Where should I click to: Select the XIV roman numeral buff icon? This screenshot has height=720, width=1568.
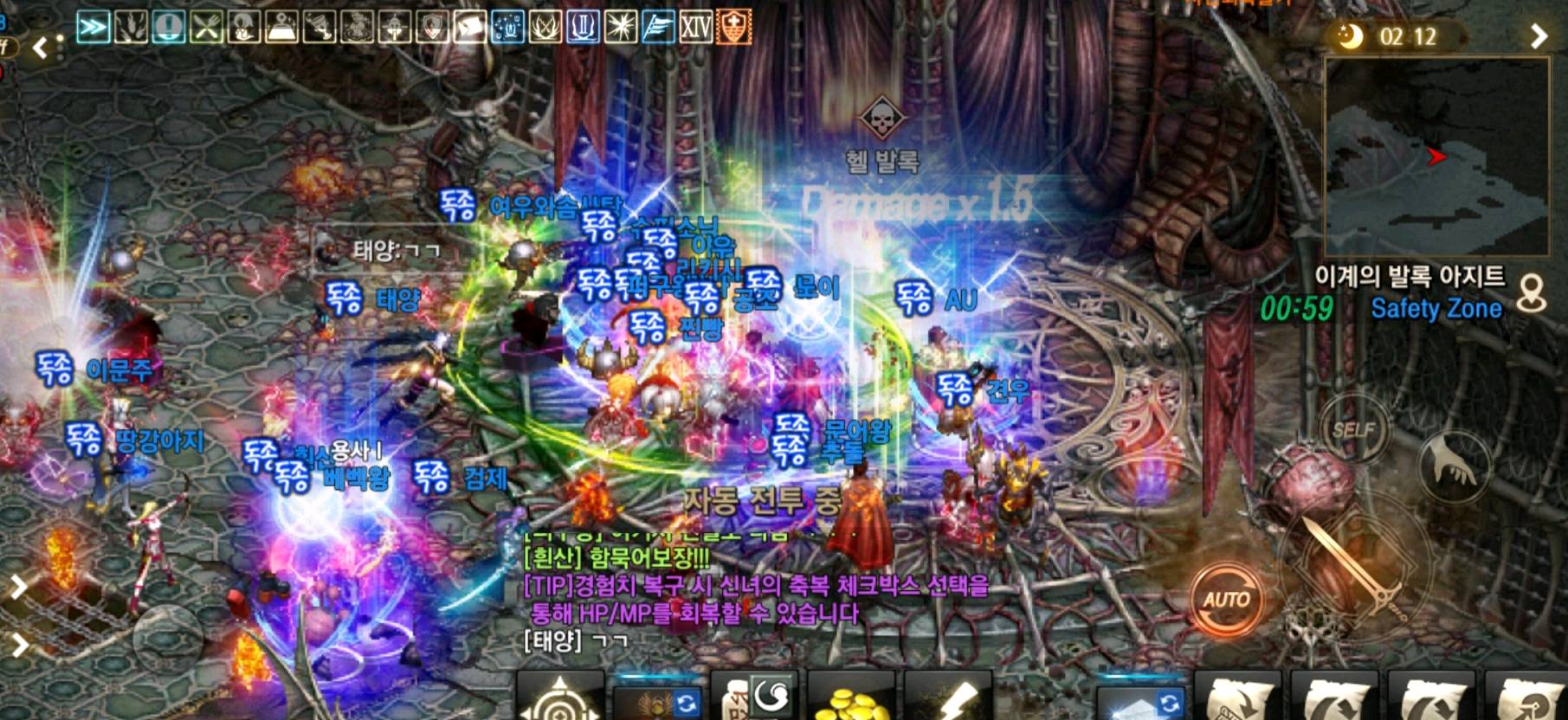point(695,28)
